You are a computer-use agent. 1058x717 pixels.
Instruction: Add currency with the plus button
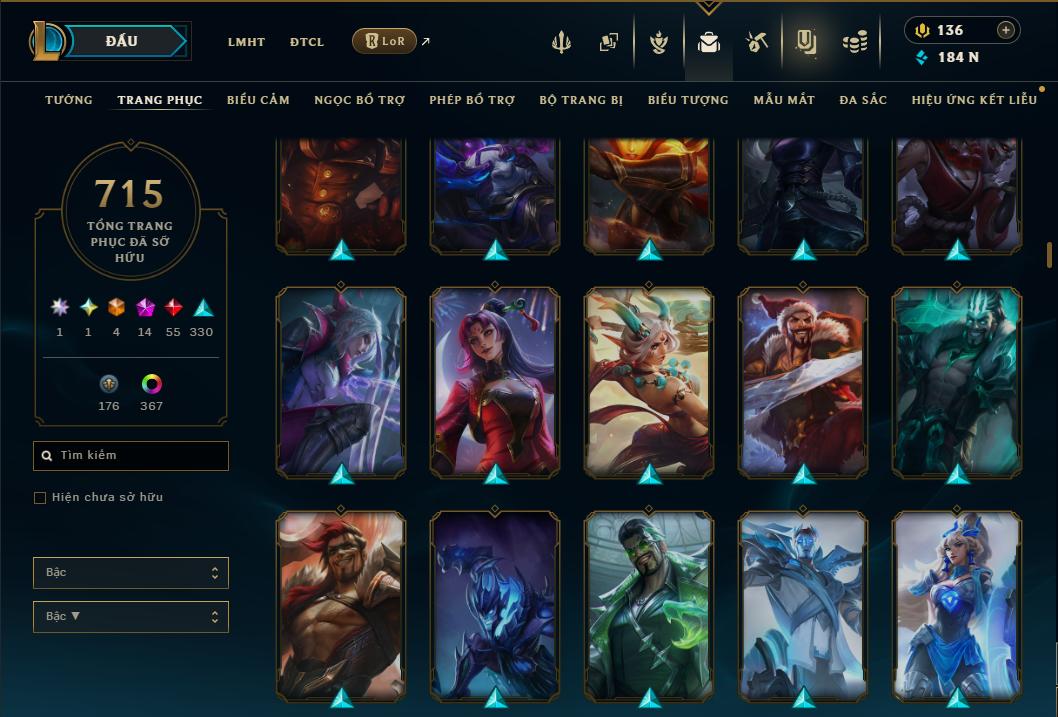tap(1005, 30)
